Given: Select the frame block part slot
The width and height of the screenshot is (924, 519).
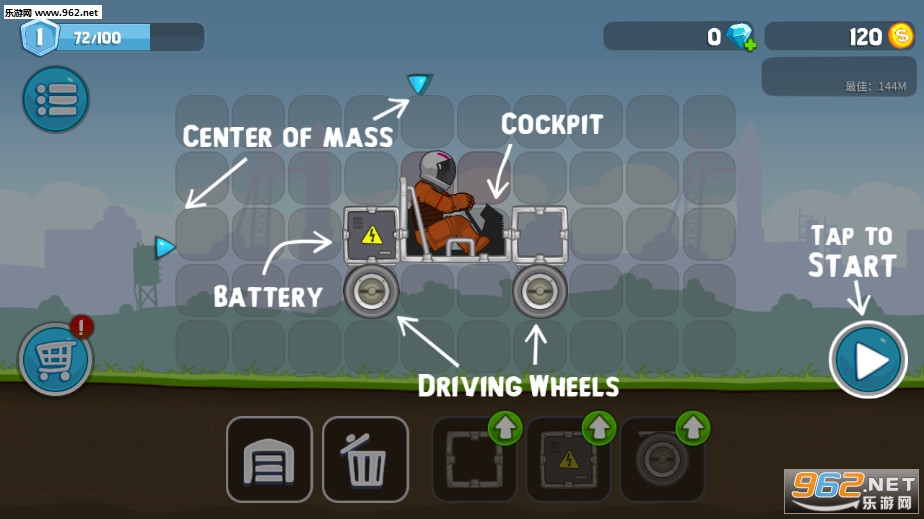Looking at the screenshot, I should (473, 459).
